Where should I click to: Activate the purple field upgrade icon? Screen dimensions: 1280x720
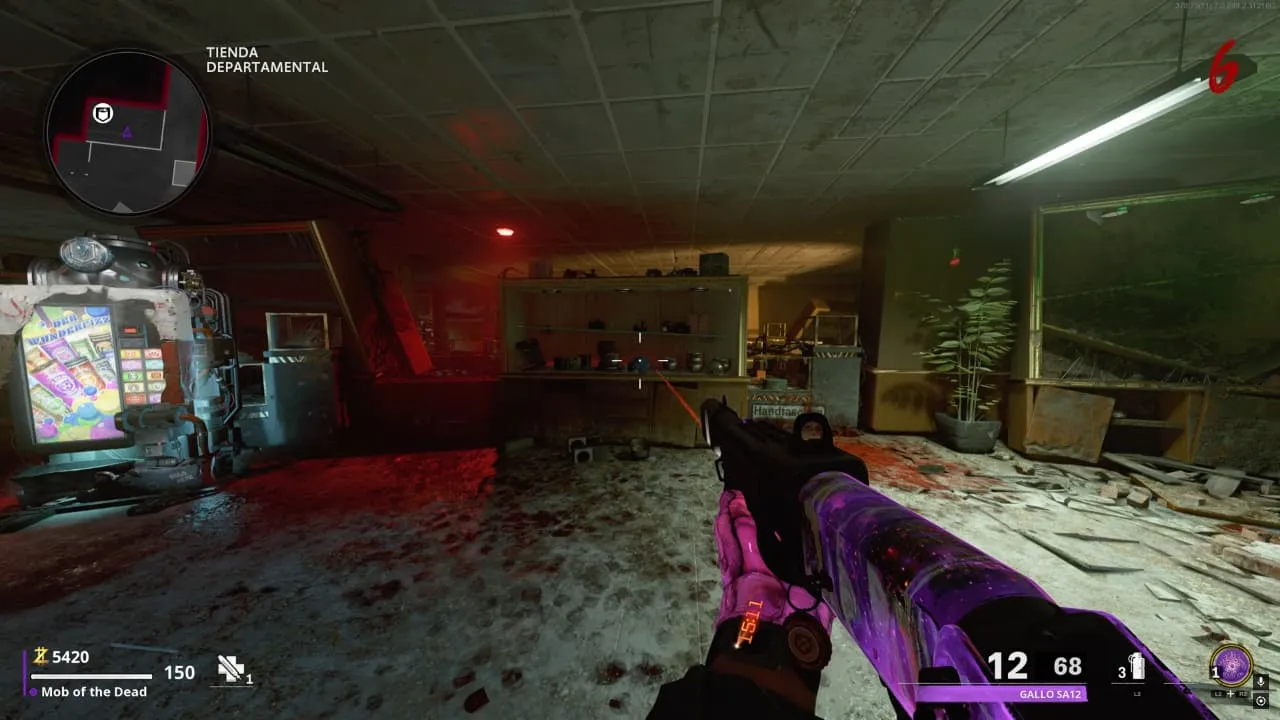pyautogui.click(x=1230, y=665)
